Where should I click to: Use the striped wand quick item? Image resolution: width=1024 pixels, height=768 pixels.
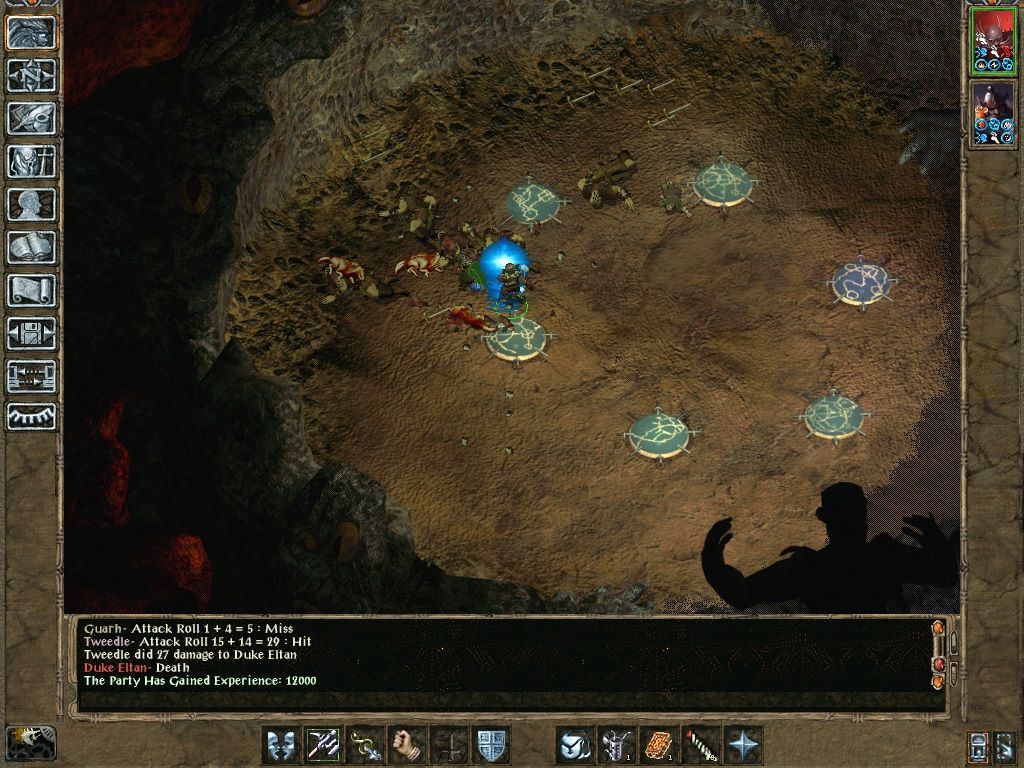[701, 745]
